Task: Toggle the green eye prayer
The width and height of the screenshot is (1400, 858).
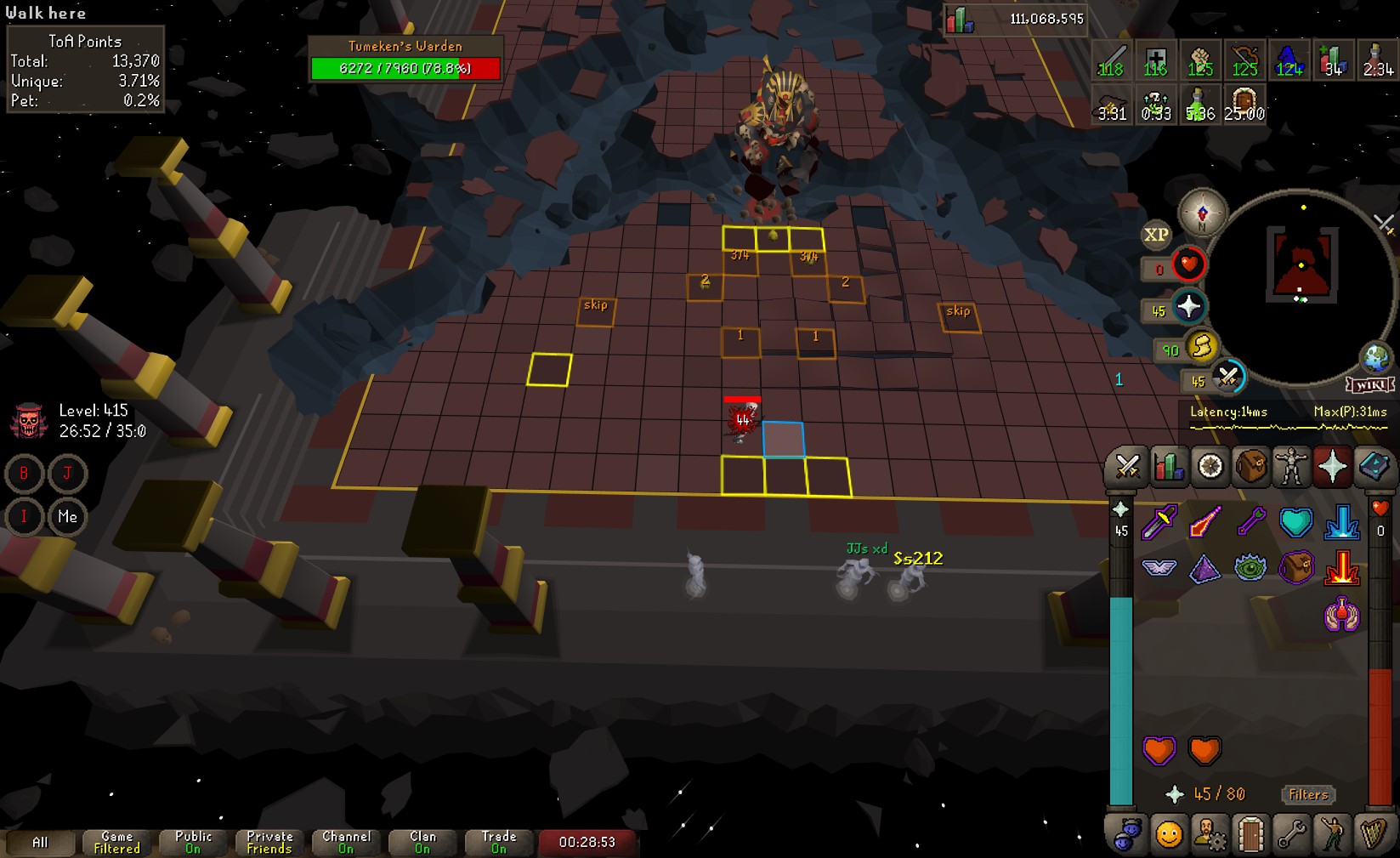Action: point(1250,567)
